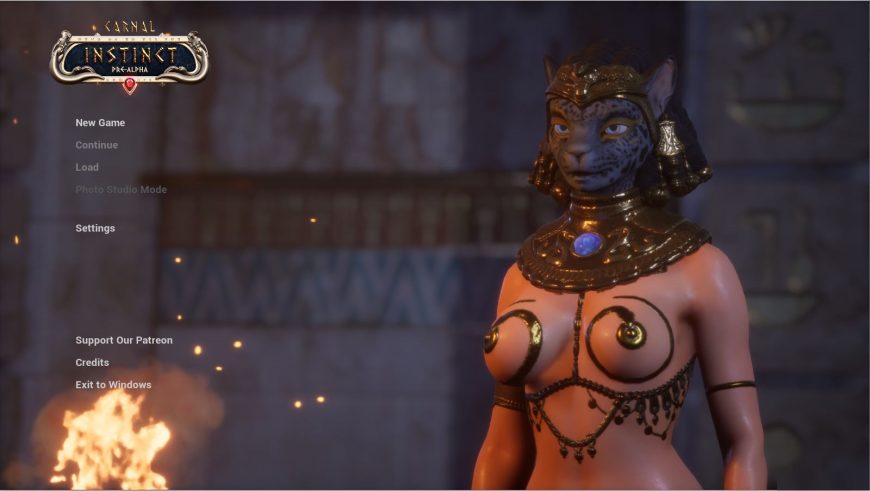This screenshot has height=491, width=870.
Task: View the Credits screen
Action: tap(92, 362)
